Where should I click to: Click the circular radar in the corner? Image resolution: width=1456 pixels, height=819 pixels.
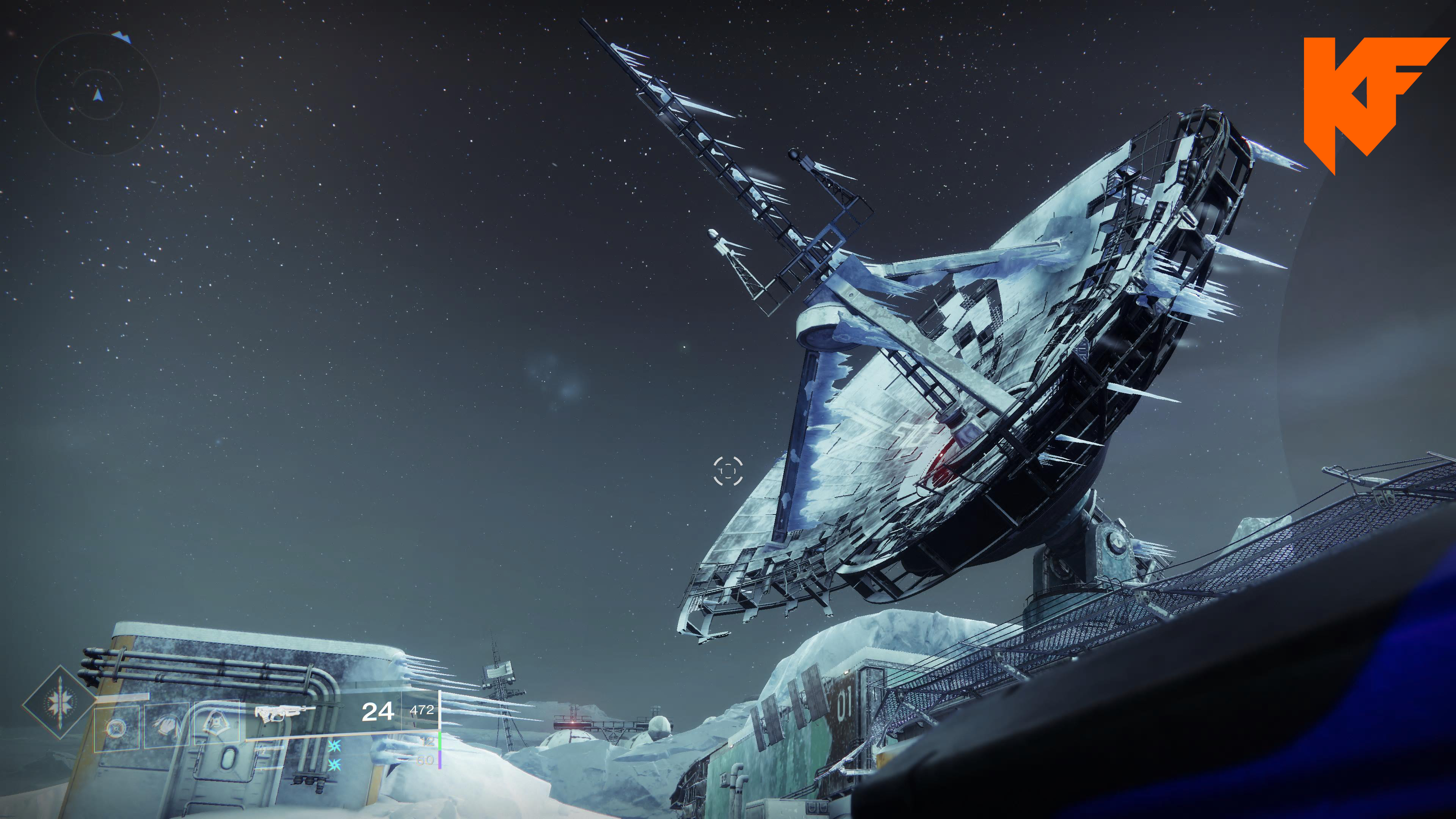click(97, 94)
